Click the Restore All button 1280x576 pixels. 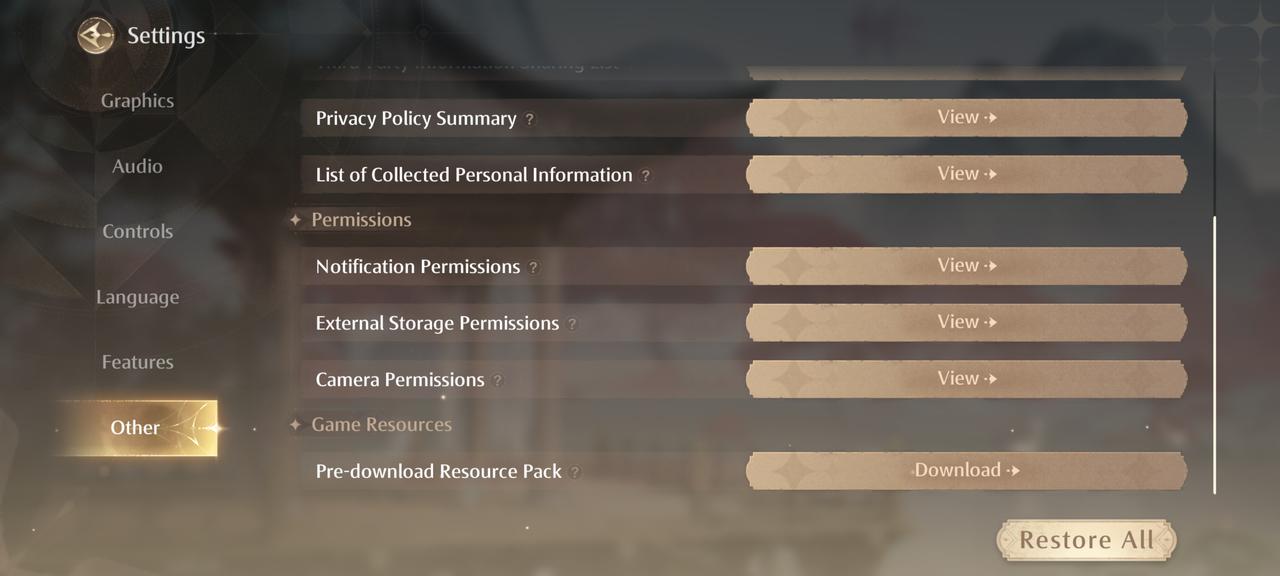tap(1086, 541)
